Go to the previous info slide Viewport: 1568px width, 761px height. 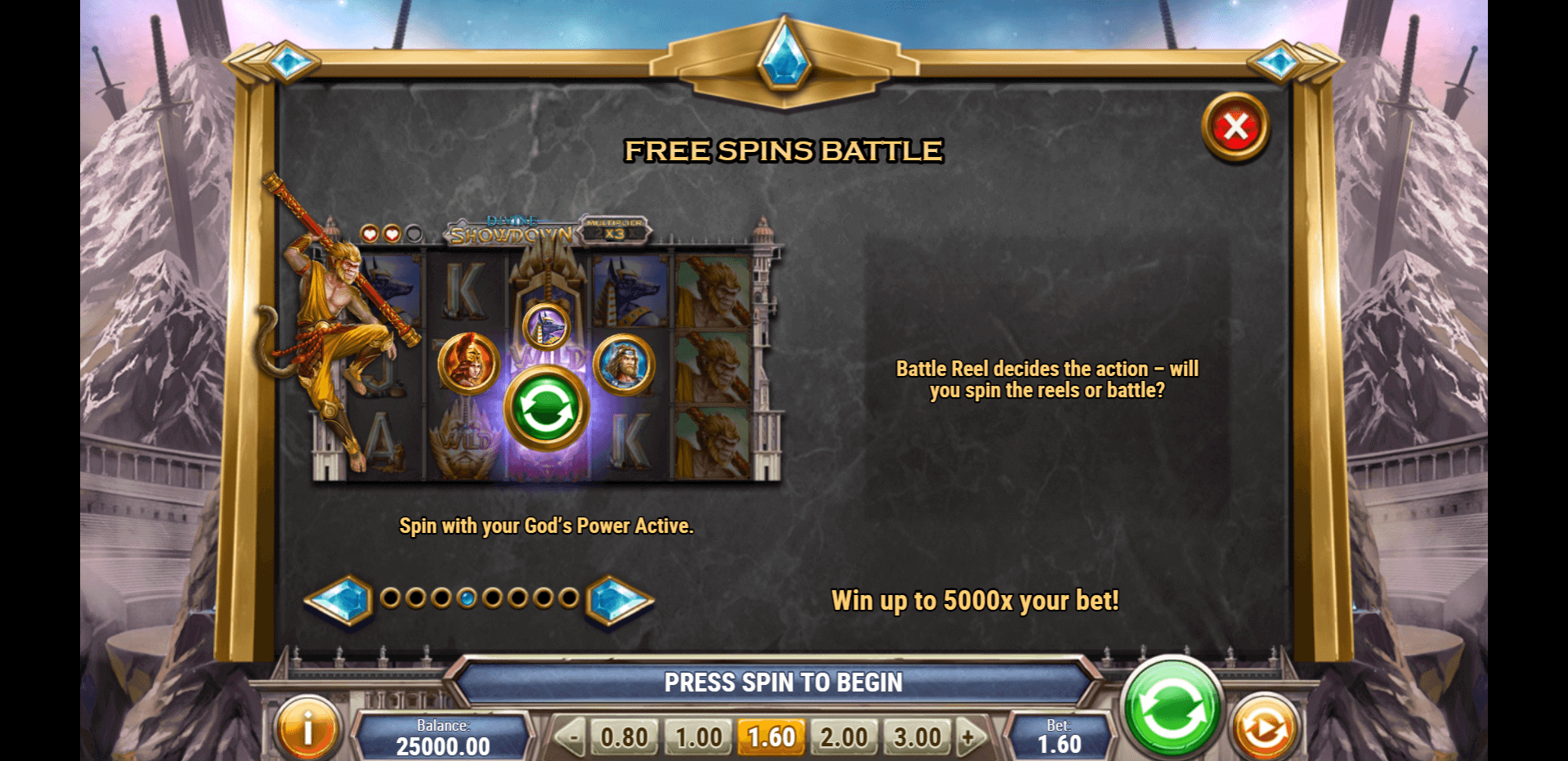point(339,600)
